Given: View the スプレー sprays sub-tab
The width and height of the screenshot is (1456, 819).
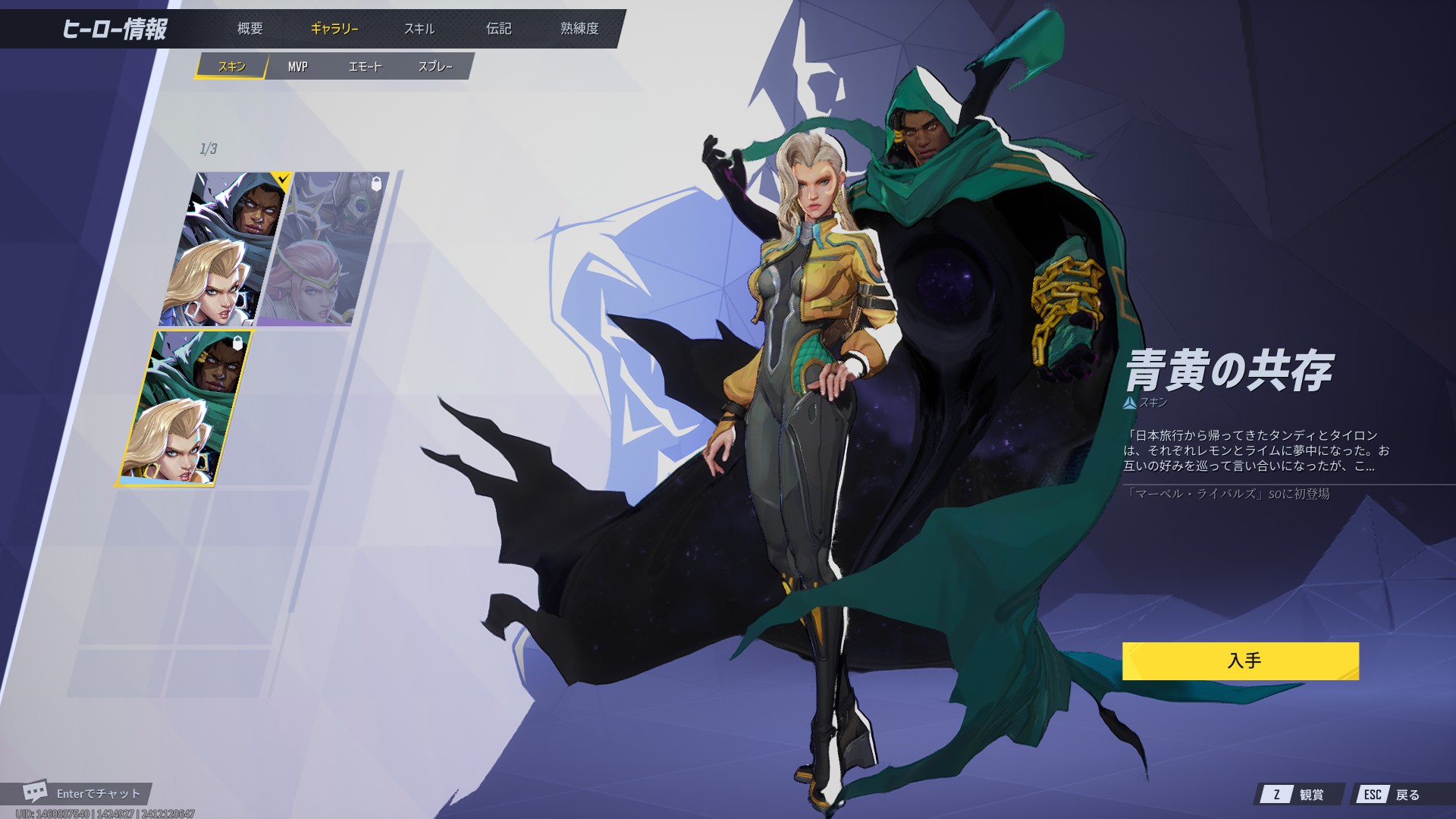Looking at the screenshot, I should 435,67.
